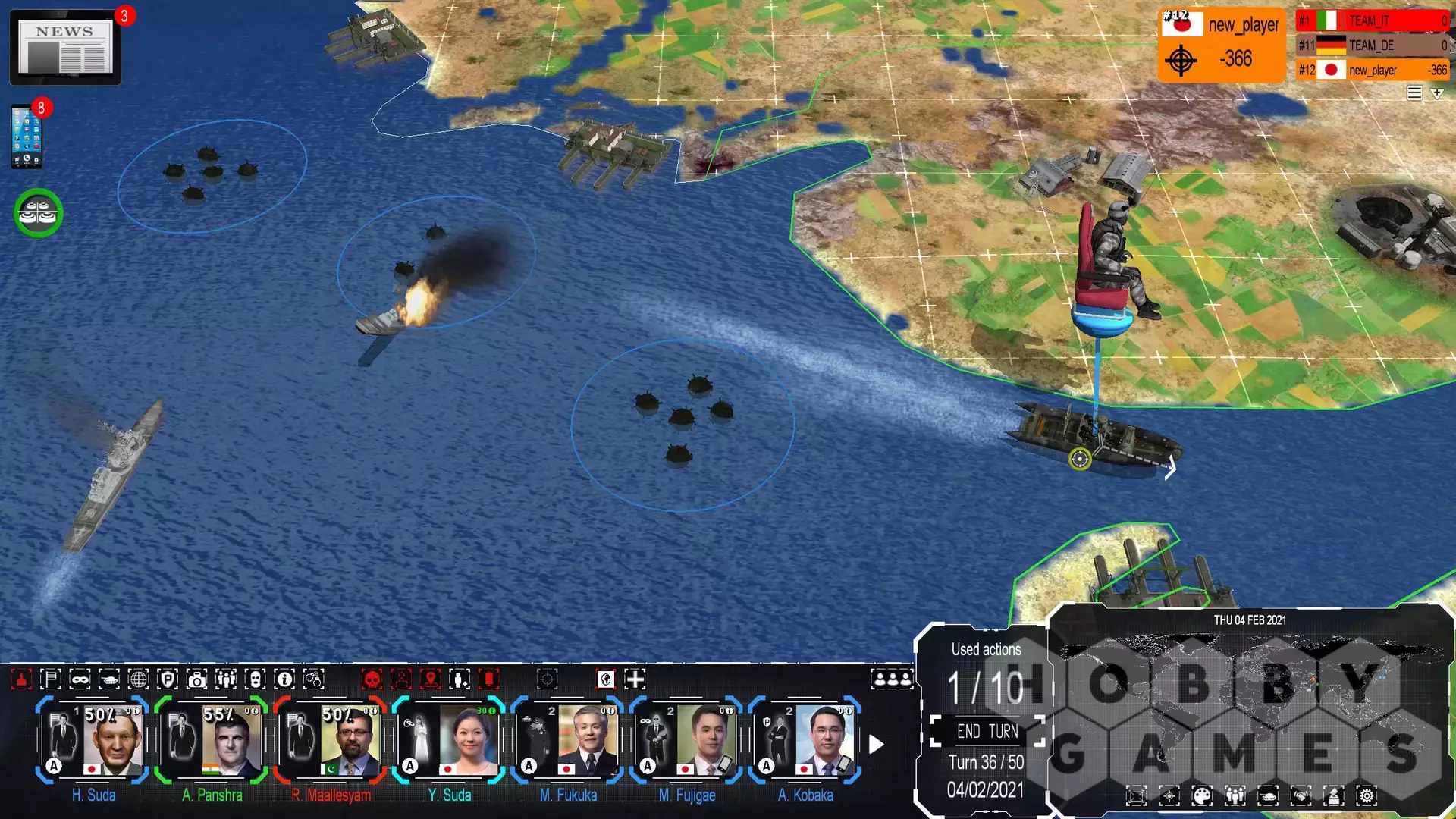
Task: Select the M. Fujigae character card
Action: 686,741
